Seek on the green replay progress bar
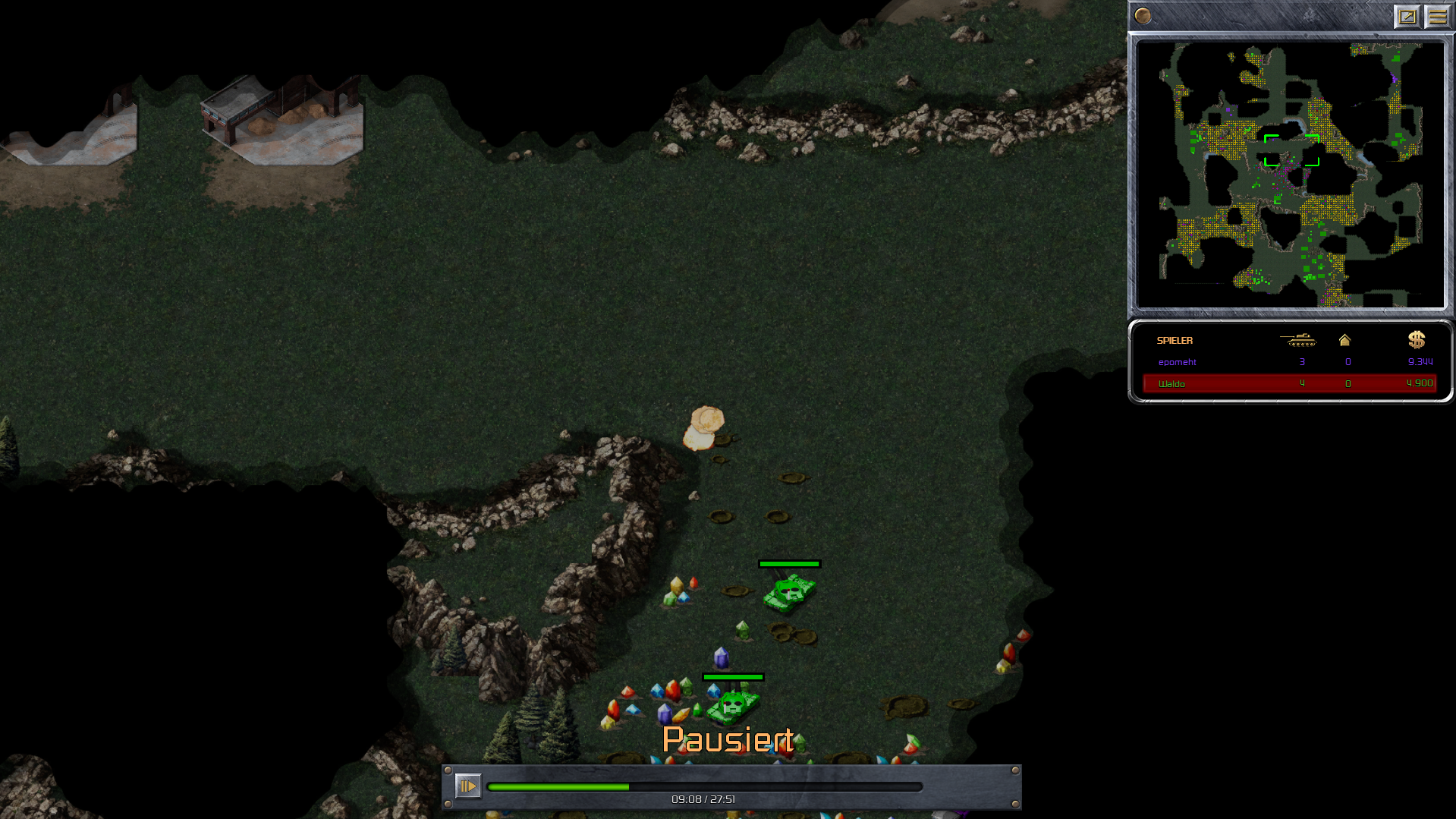The image size is (1456, 819). click(x=704, y=787)
